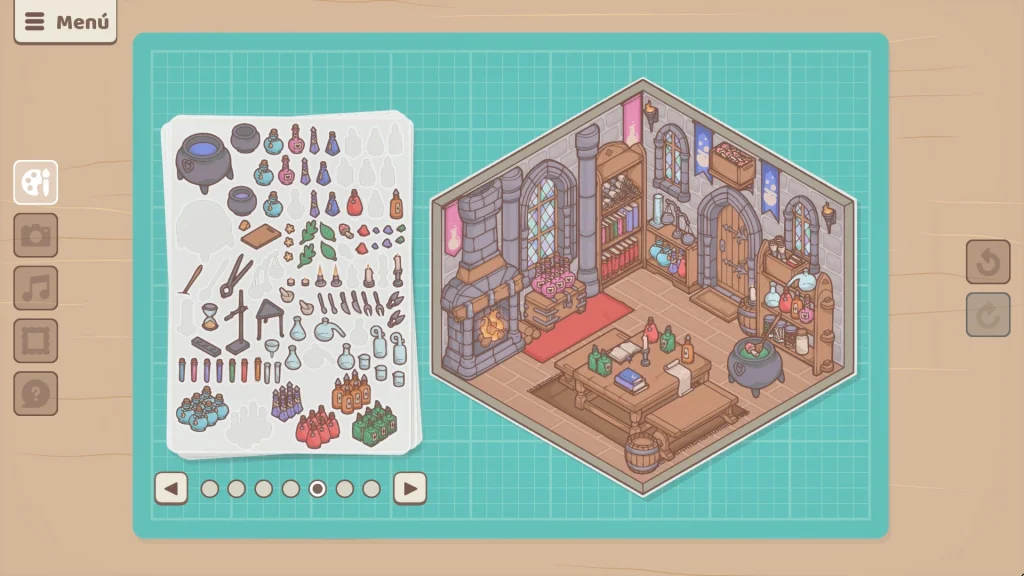
Task: Open the question mark help
Action: click(x=36, y=393)
